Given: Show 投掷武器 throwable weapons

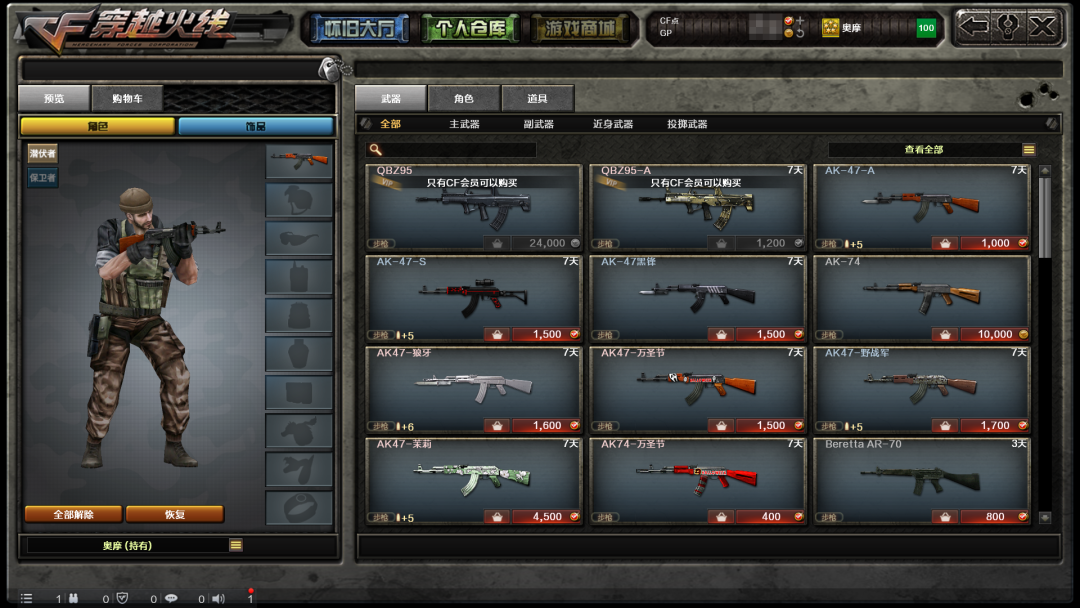Looking at the screenshot, I should pos(687,124).
